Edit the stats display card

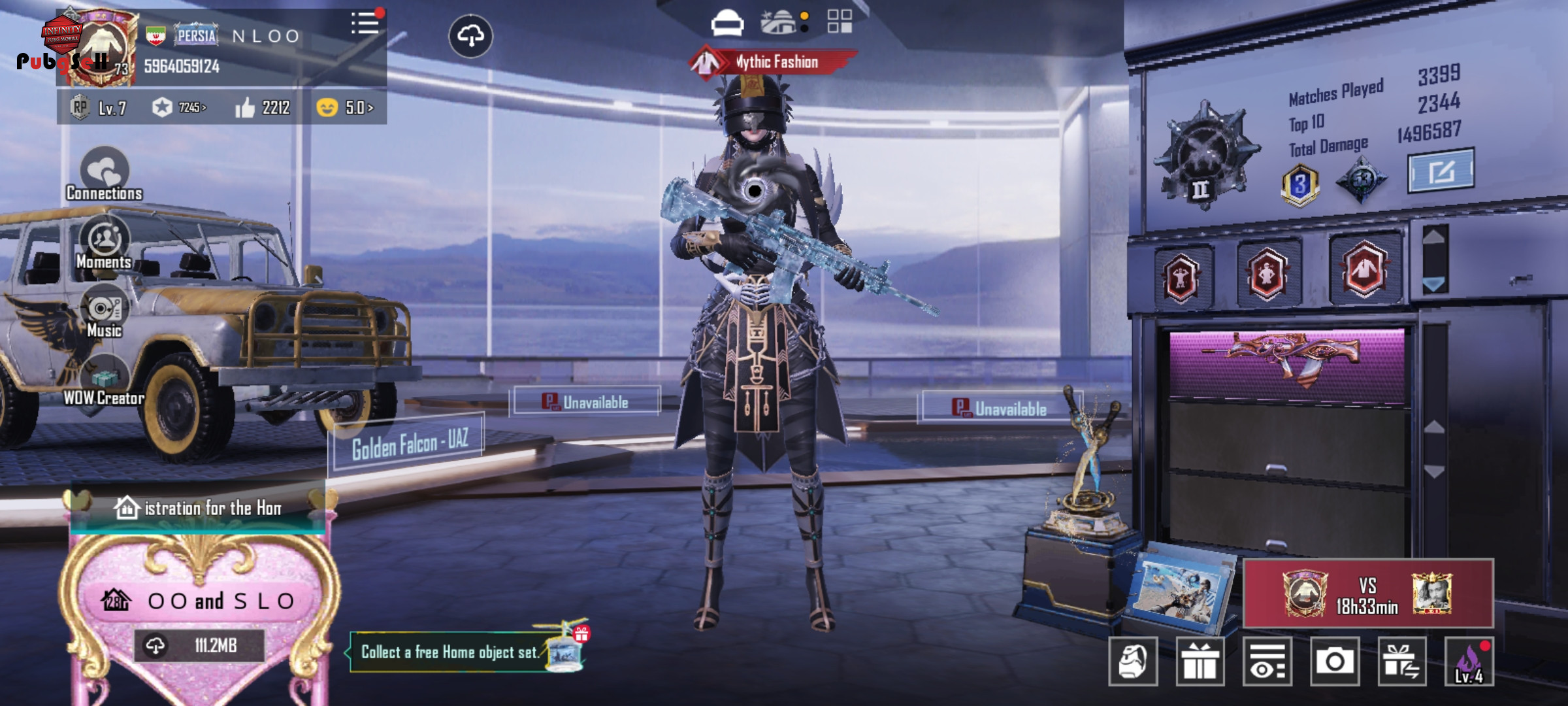point(1440,171)
